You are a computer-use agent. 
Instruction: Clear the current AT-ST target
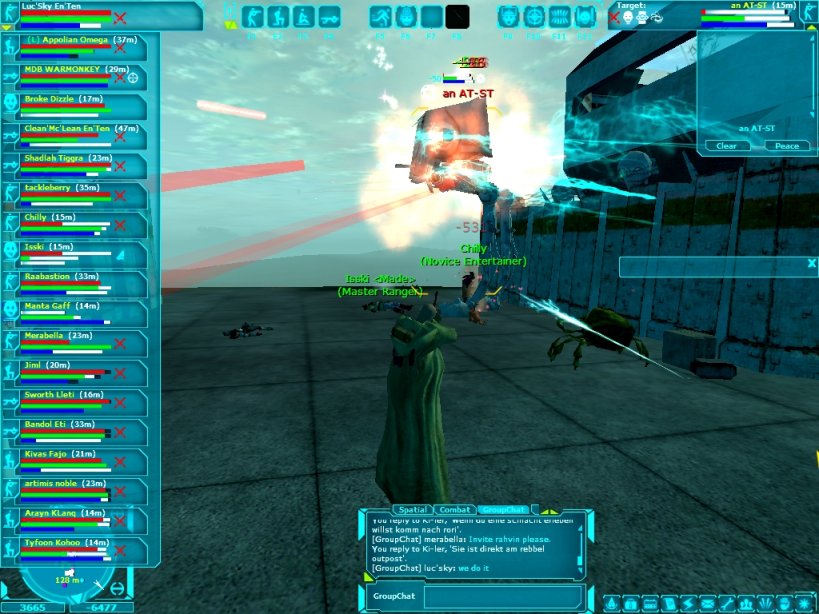[727, 146]
